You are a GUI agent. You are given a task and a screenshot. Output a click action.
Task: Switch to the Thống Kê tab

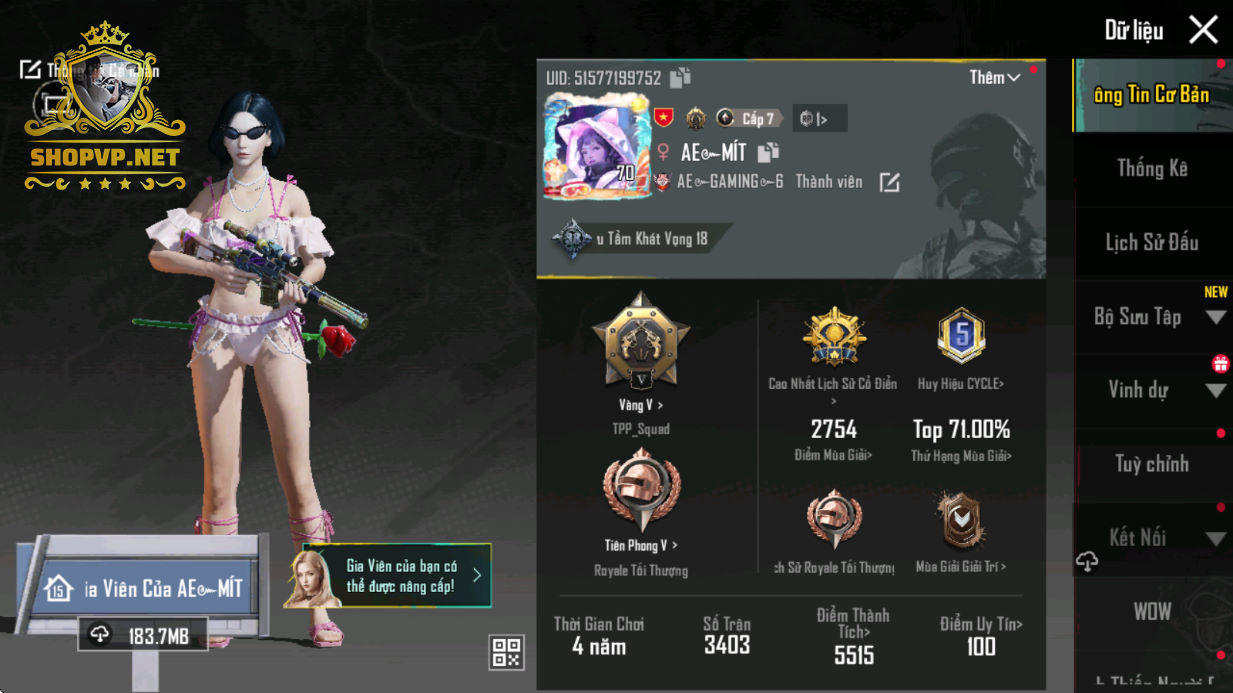[1152, 169]
